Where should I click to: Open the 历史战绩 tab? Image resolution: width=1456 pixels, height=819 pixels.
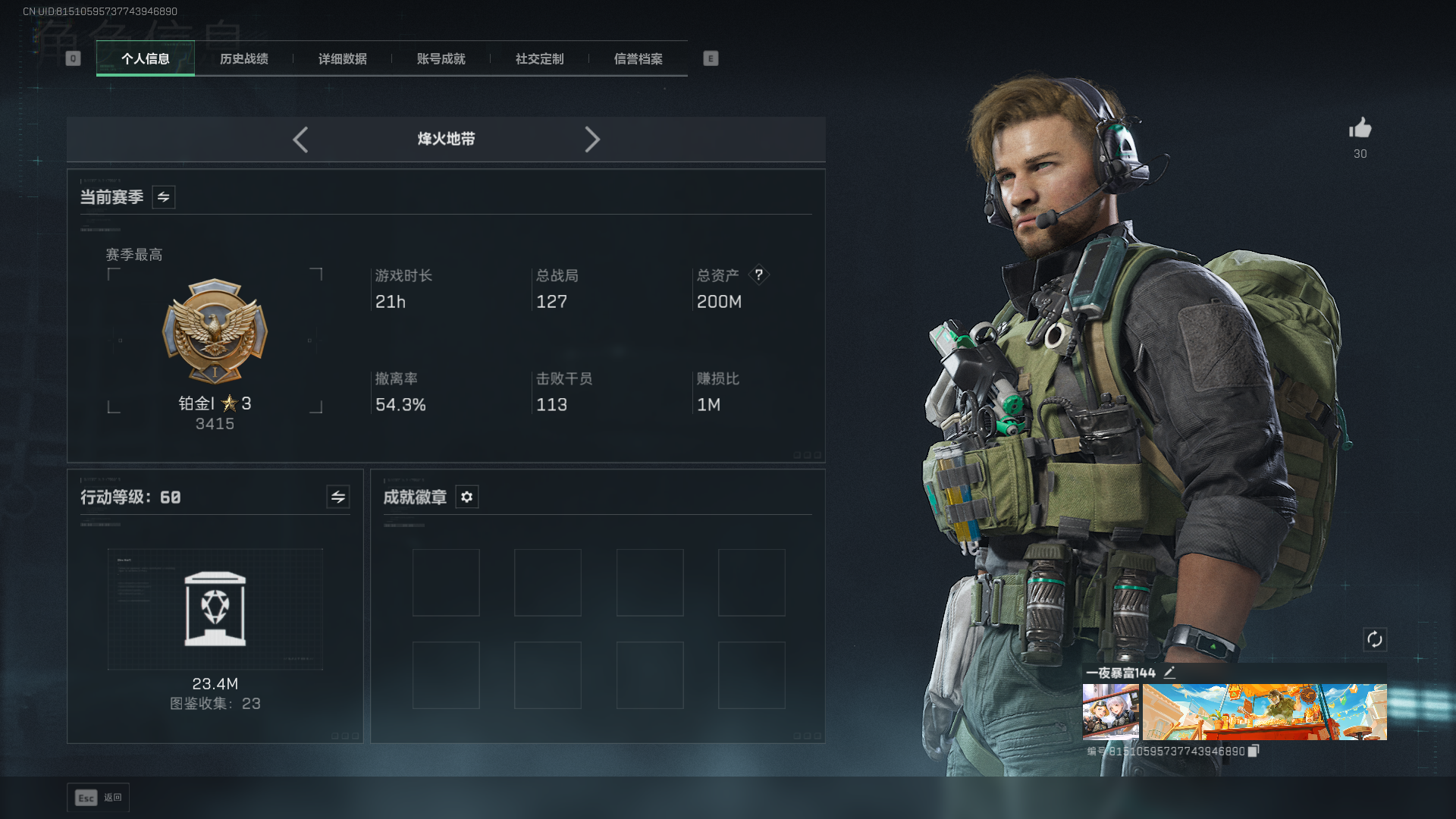tap(243, 59)
